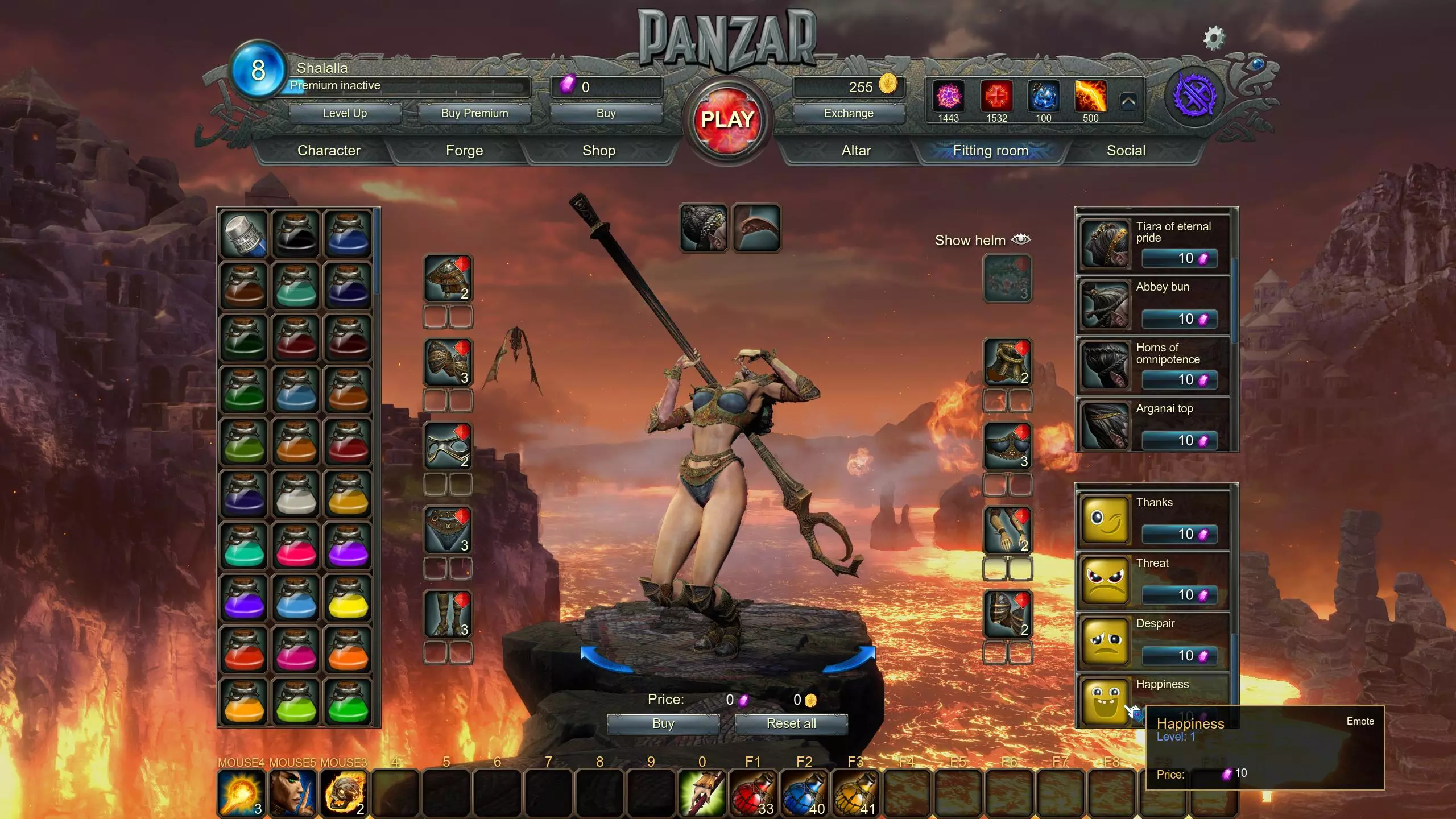Screen dimensions: 1456x819
Task: Open the Character tab
Action: click(x=329, y=151)
